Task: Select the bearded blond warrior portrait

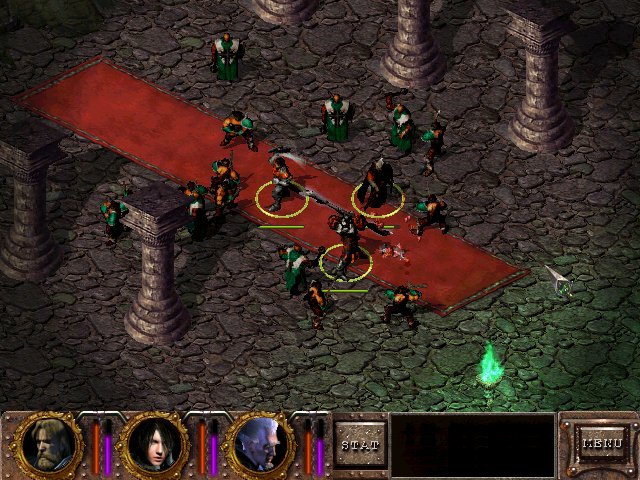Action: pyautogui.click(x=48, y=444)
